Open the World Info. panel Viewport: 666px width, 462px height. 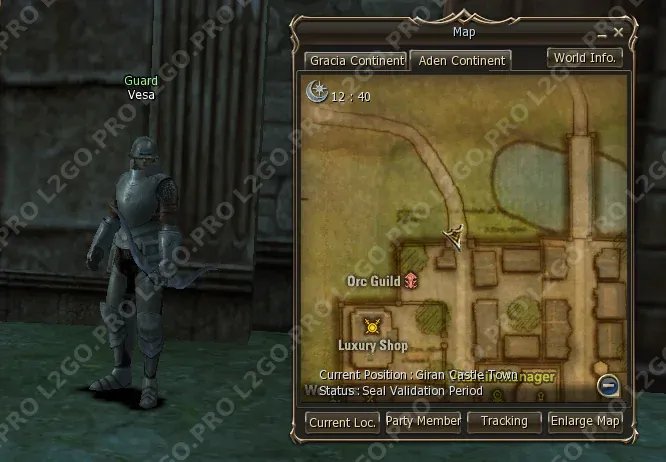click(586, 57)
